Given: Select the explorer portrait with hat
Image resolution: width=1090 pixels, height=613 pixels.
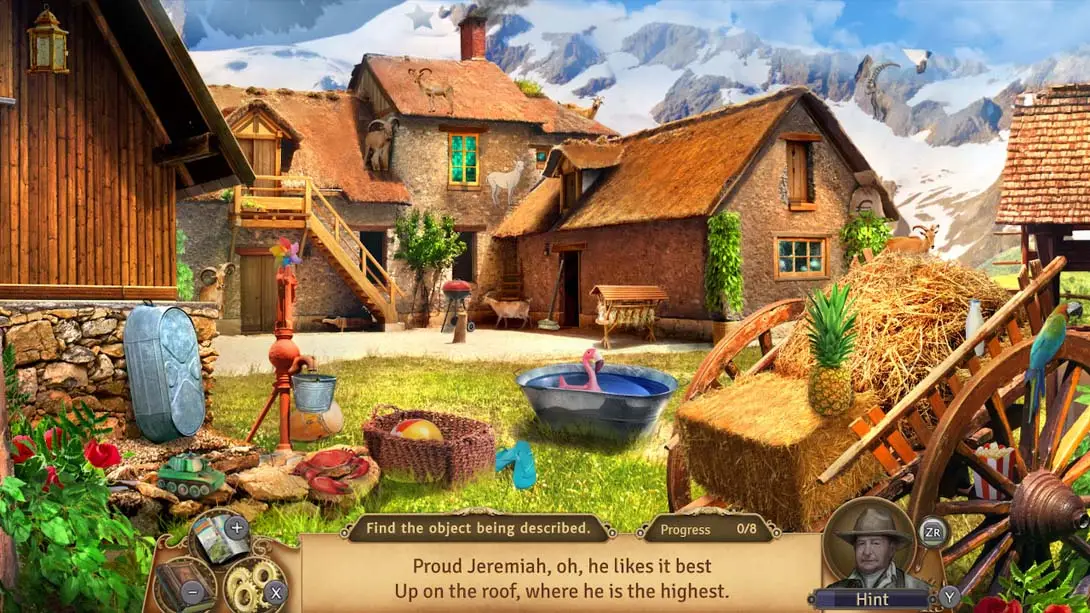Looking at the screenshot, I should [x=868, y=547].
